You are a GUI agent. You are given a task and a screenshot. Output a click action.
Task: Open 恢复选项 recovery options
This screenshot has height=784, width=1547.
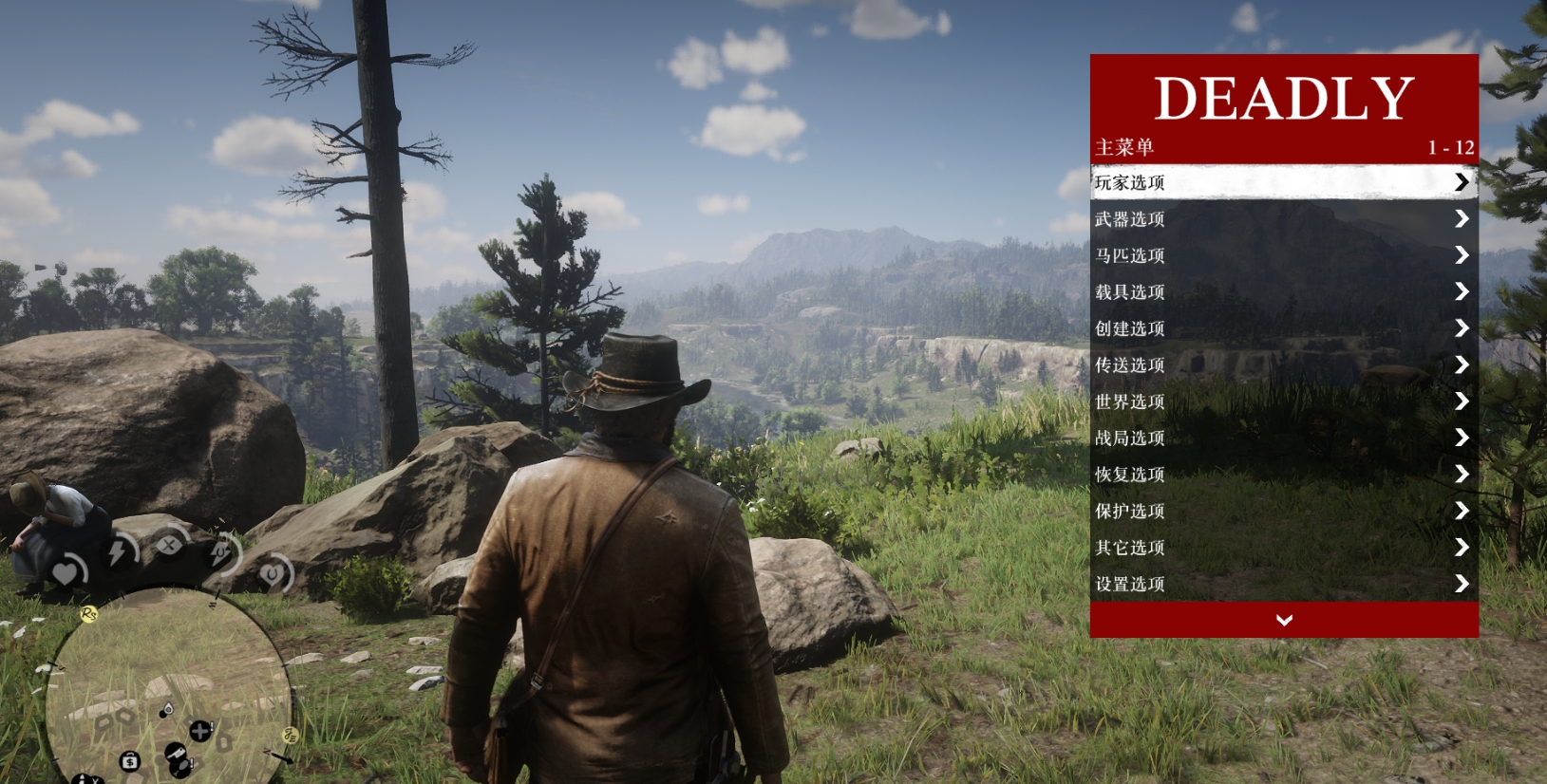click(1283, 475)
